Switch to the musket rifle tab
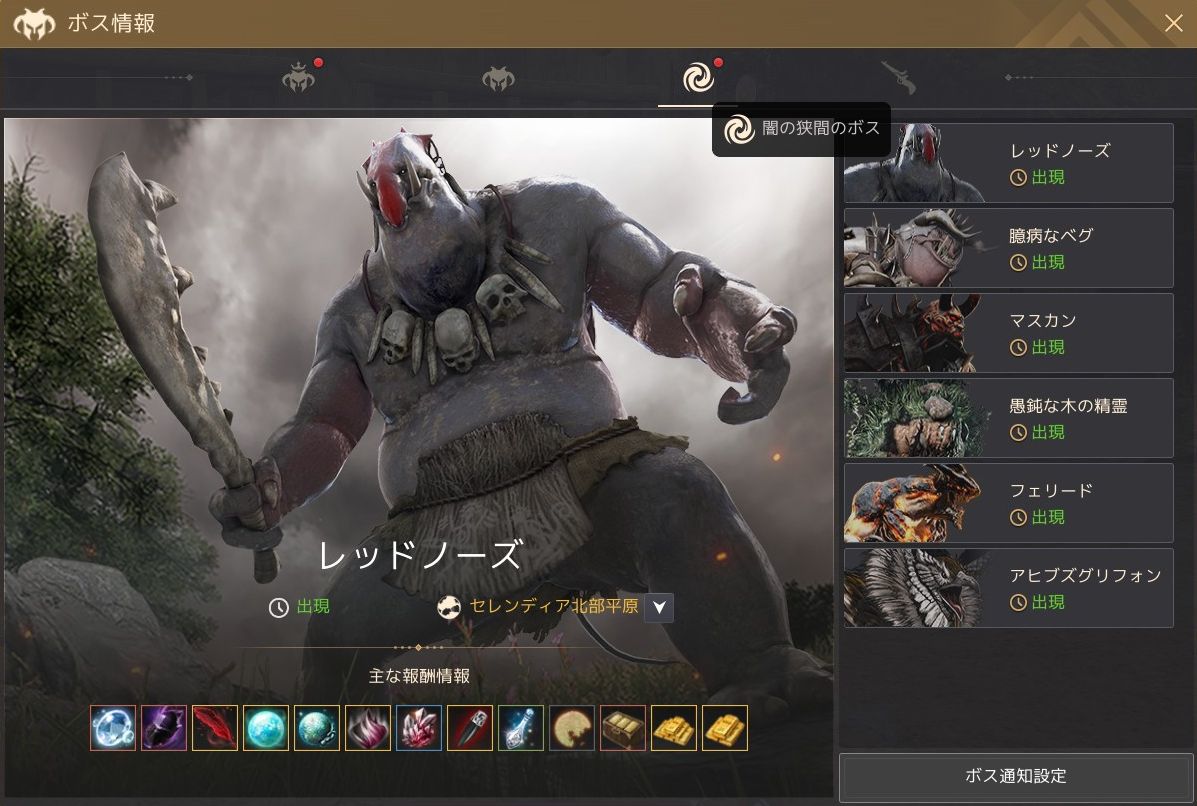1197x806 pixels. [897, 77]
